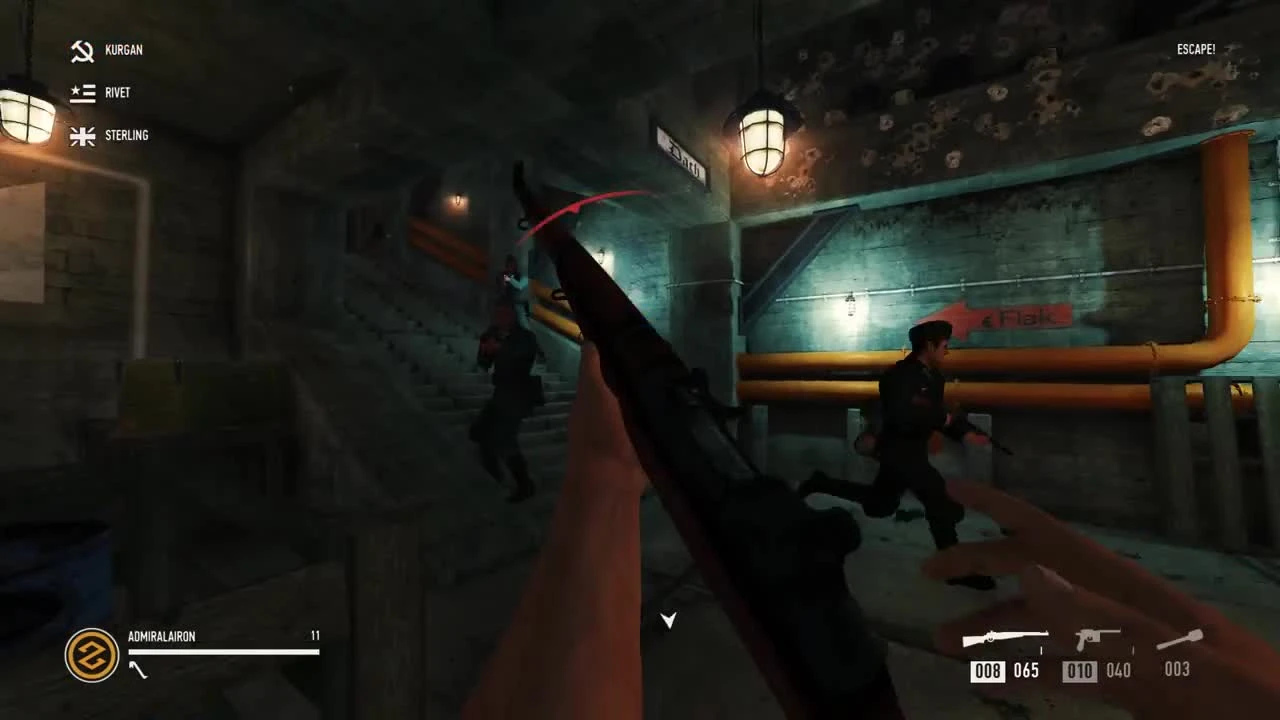Screen dimensions: 1280x720
Task: Expand the KURGAN teammate entry
Action: (125, 50)
